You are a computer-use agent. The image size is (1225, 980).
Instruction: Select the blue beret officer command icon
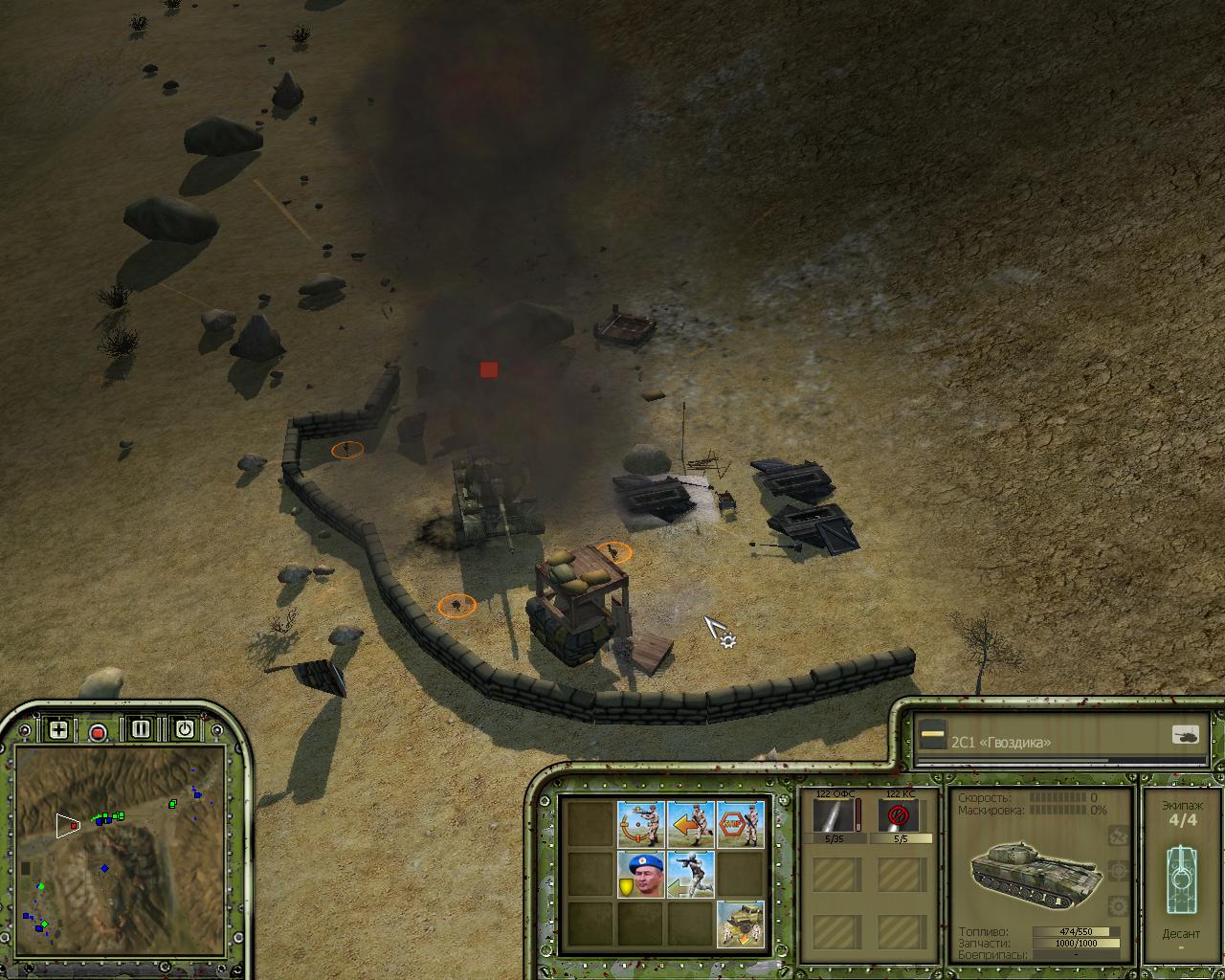tap(641, 875)
